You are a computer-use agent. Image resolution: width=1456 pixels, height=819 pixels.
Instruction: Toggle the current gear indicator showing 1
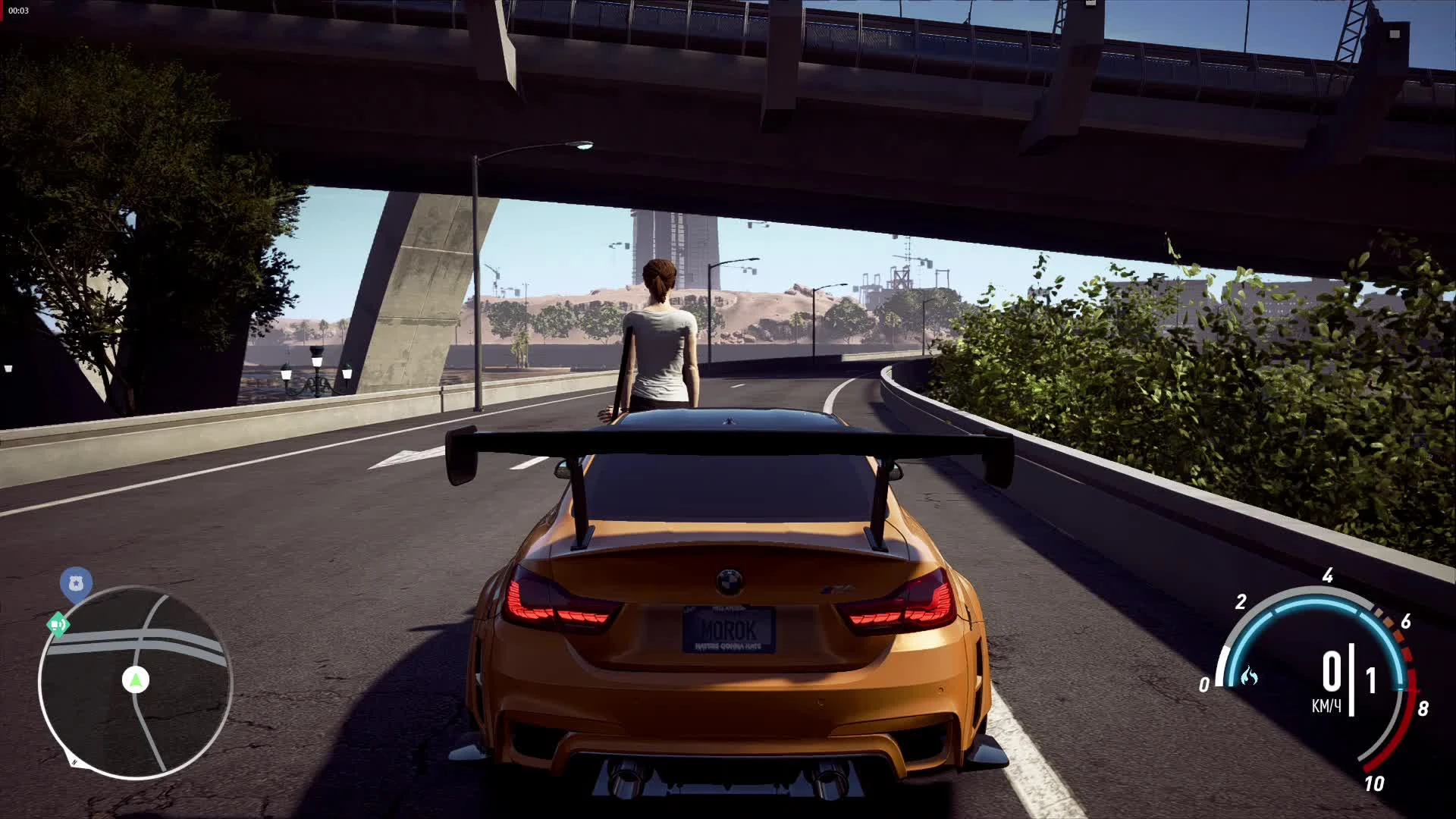point(1370,680)
